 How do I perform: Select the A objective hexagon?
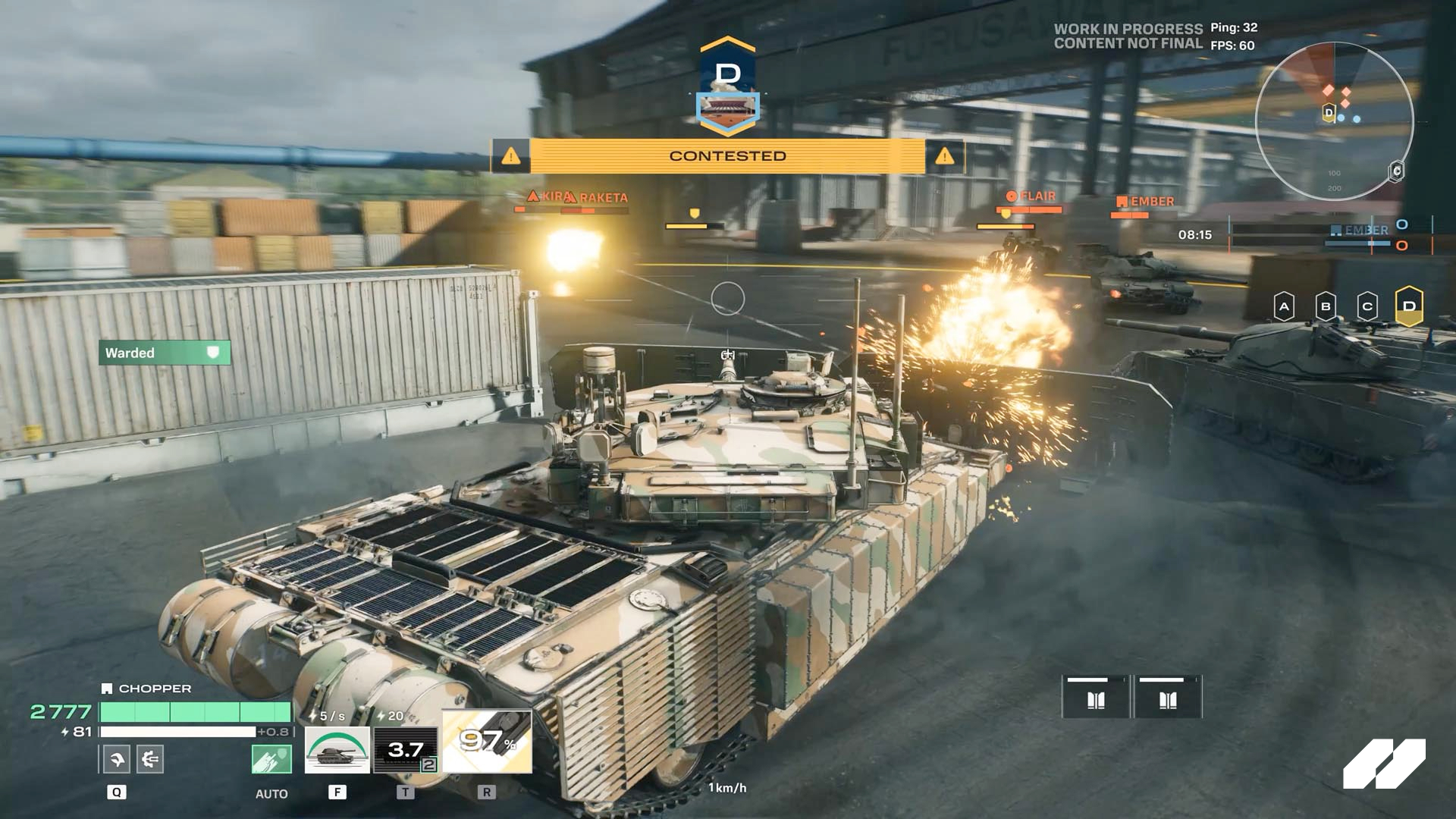click(1283, 306)
